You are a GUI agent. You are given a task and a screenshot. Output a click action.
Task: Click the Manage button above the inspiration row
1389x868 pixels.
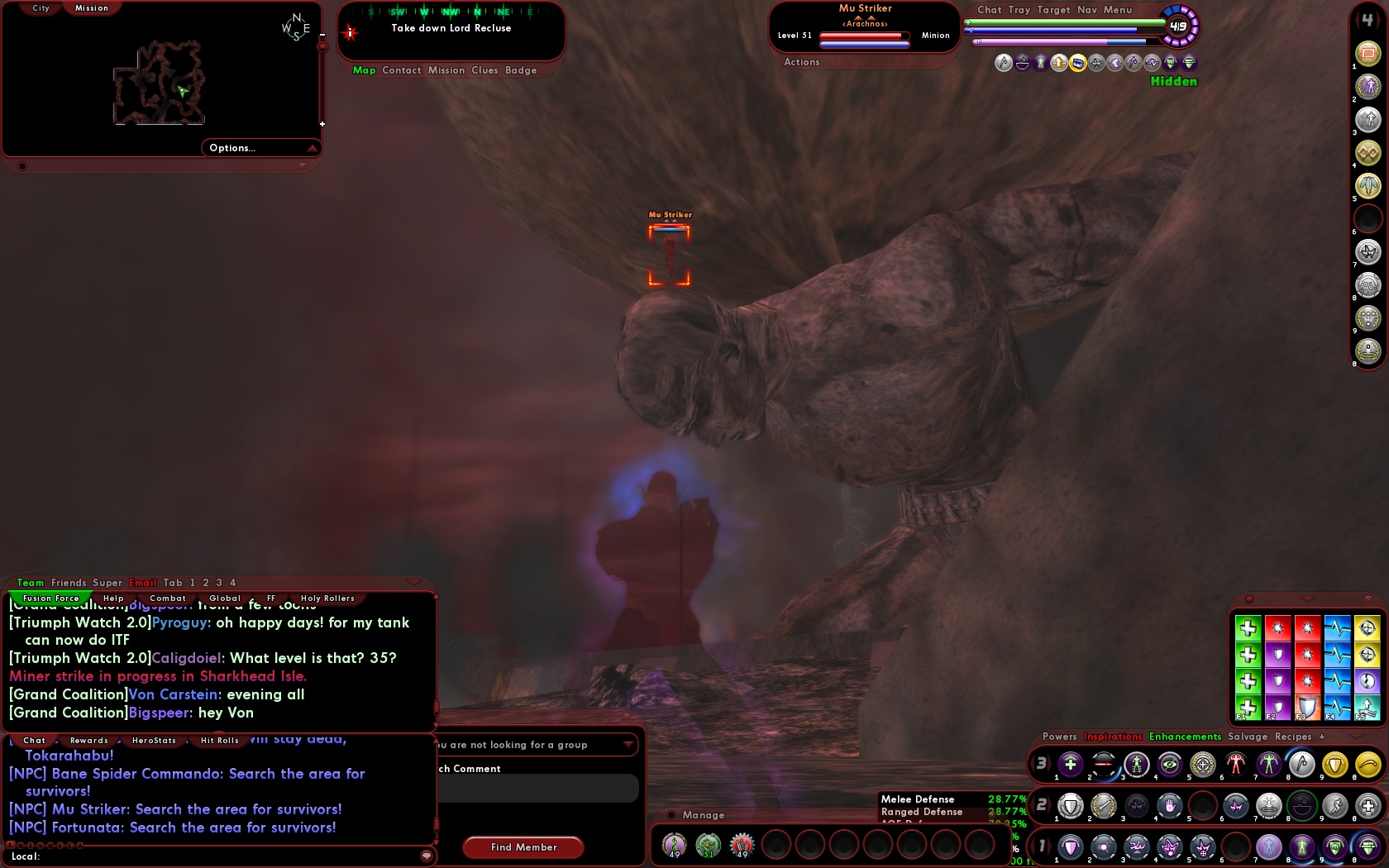tap(703, 815)
